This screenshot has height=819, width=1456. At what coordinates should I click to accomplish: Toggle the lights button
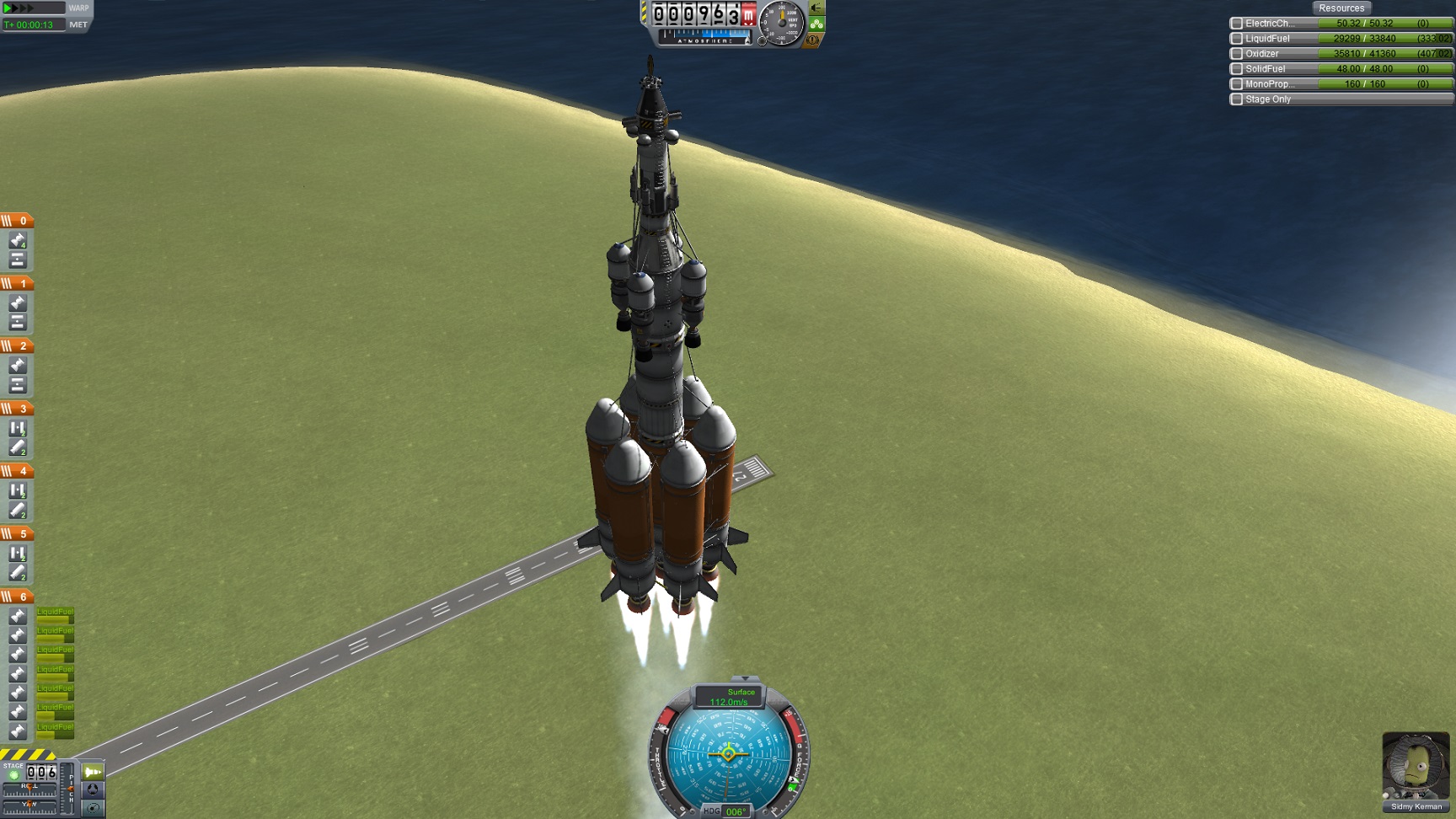[816, 24]
